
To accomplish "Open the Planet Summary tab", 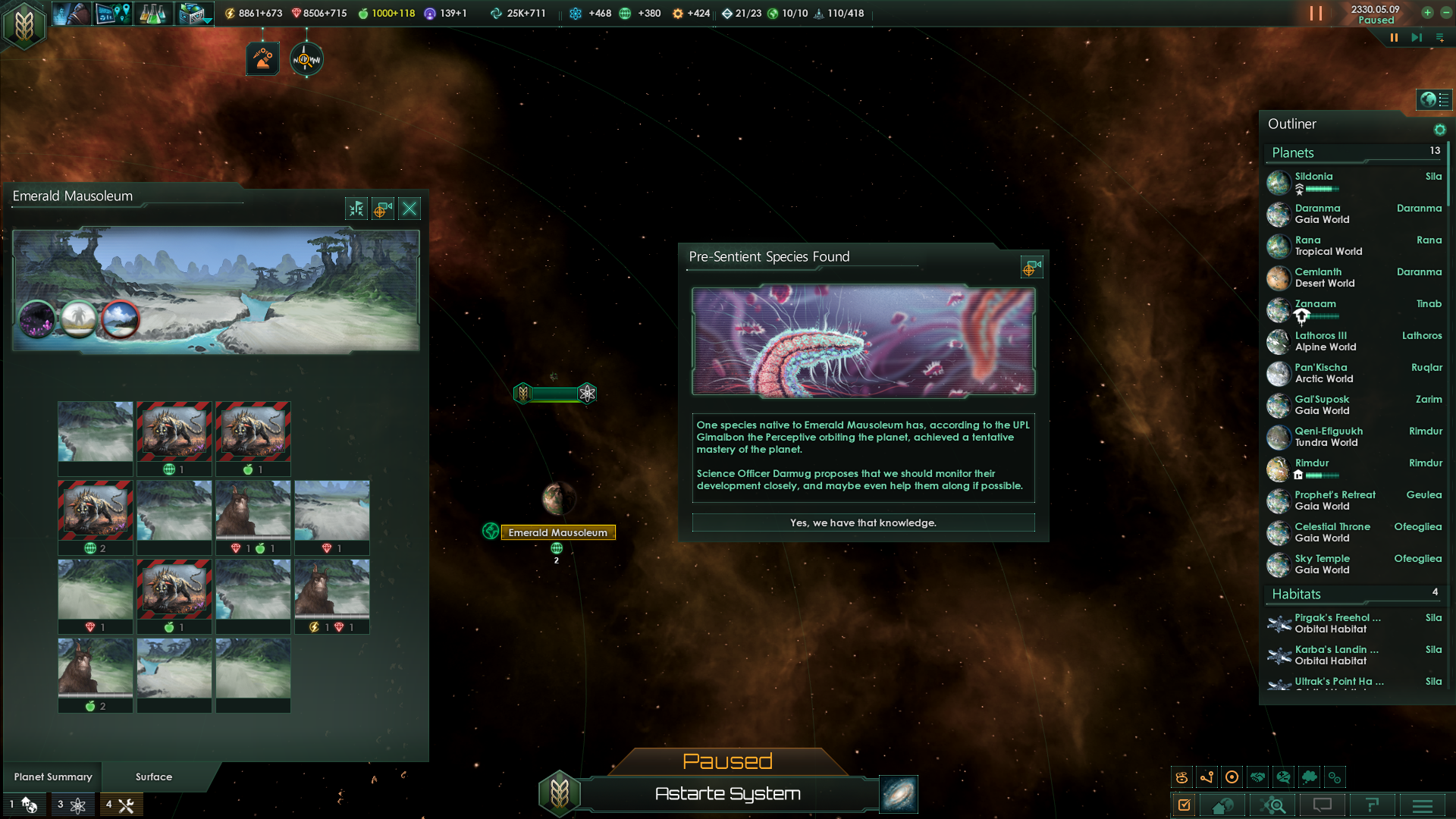I will pos(53,777).
